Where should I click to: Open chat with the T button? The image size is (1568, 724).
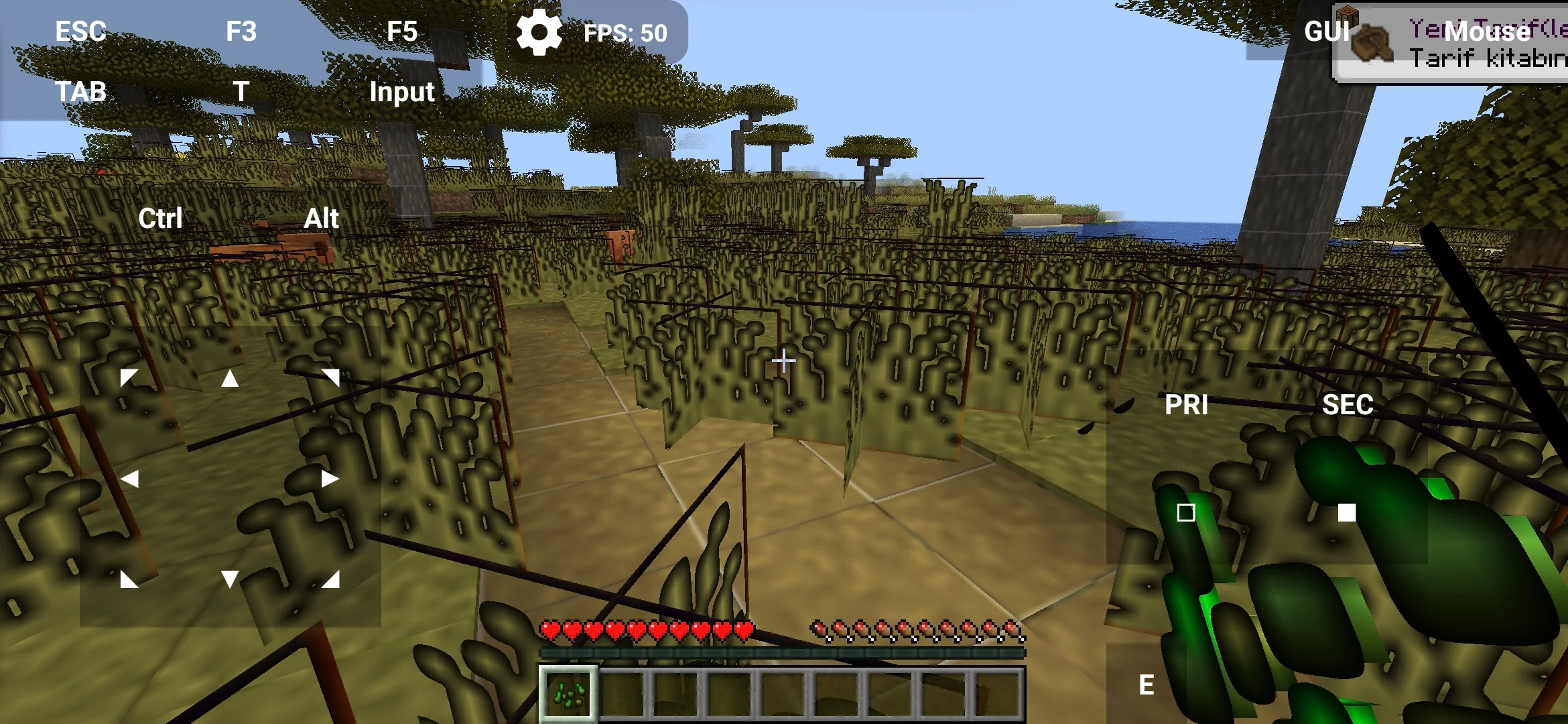point(241,92)
